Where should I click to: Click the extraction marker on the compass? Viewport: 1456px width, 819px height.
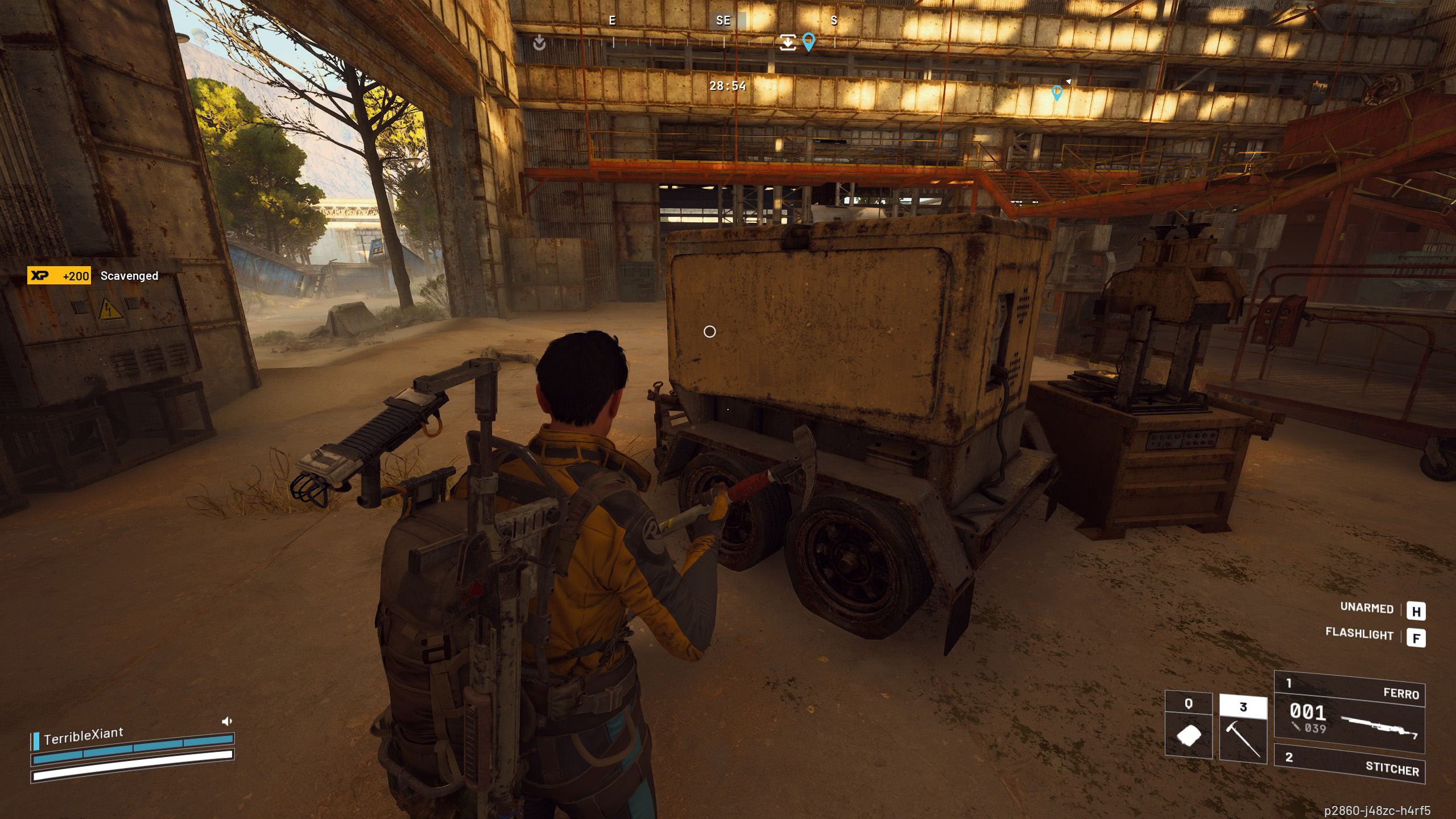788,42
